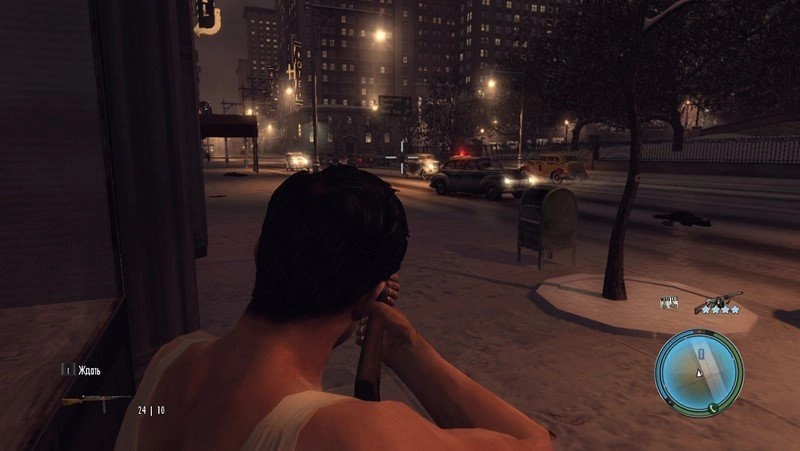Select the green phone icon on minimap

(713, 408)
